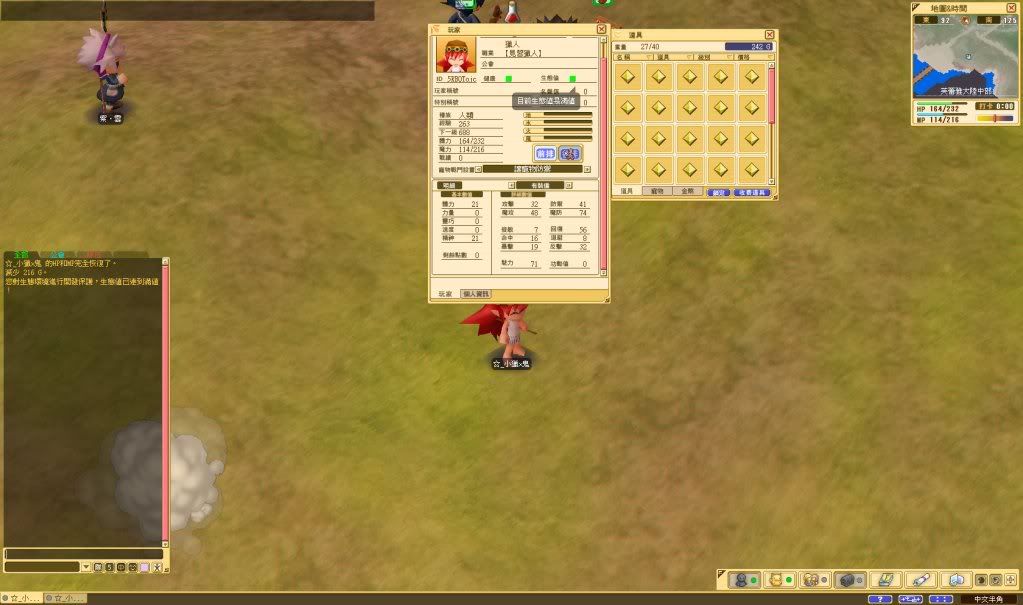The height and width of the screenshot is (605, 1023).
Task: Click the question mark help button
Action: tap(879, 599)
